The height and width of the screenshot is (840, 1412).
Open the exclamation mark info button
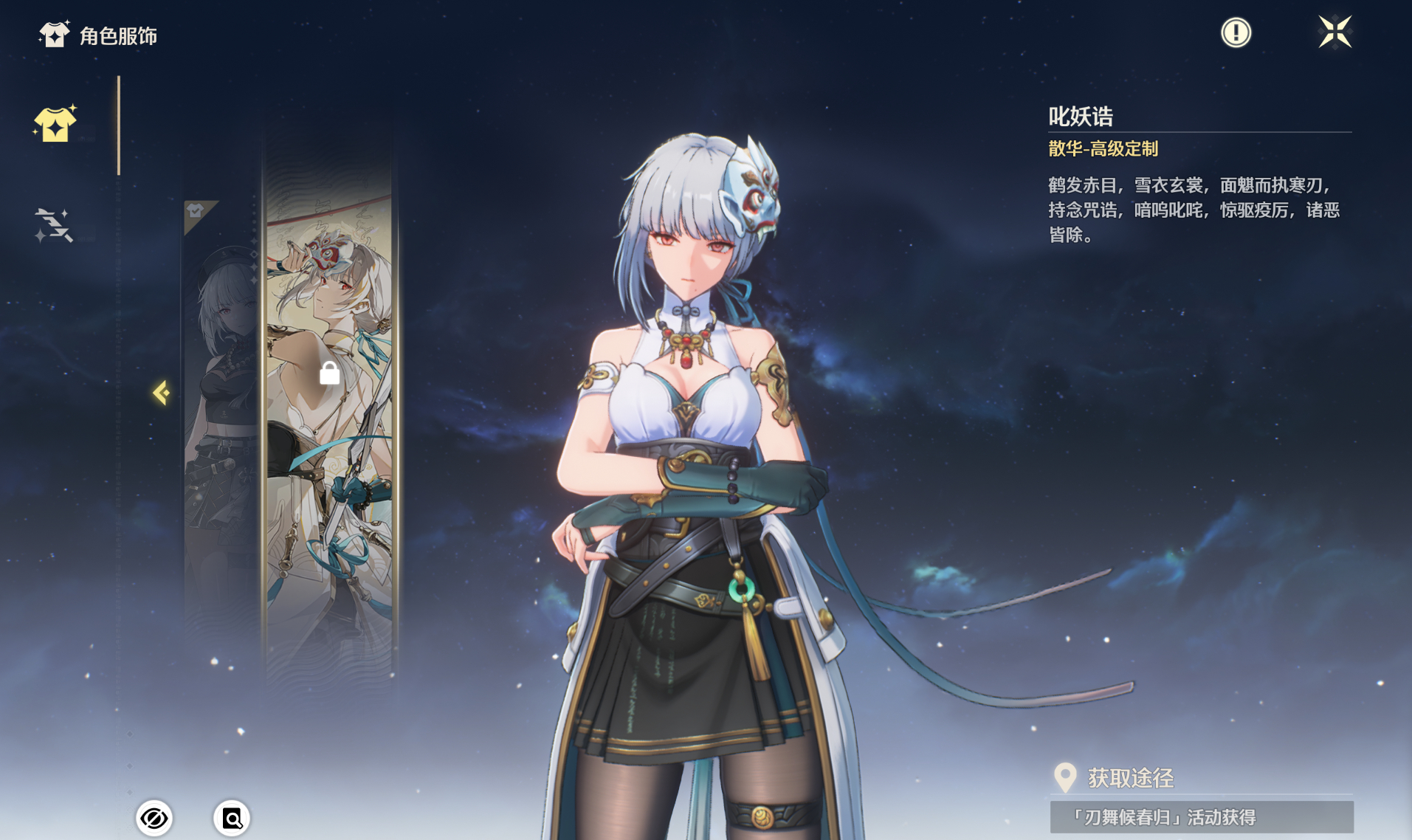click(1236, 32)
